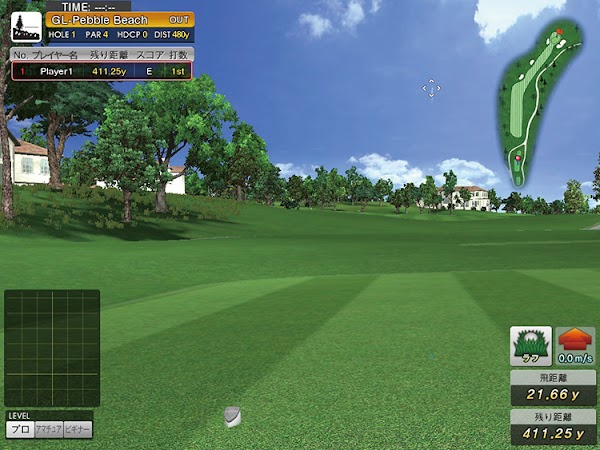Select the プロ level button
Screen dimensions: 600x450
[x=19, y=429]
